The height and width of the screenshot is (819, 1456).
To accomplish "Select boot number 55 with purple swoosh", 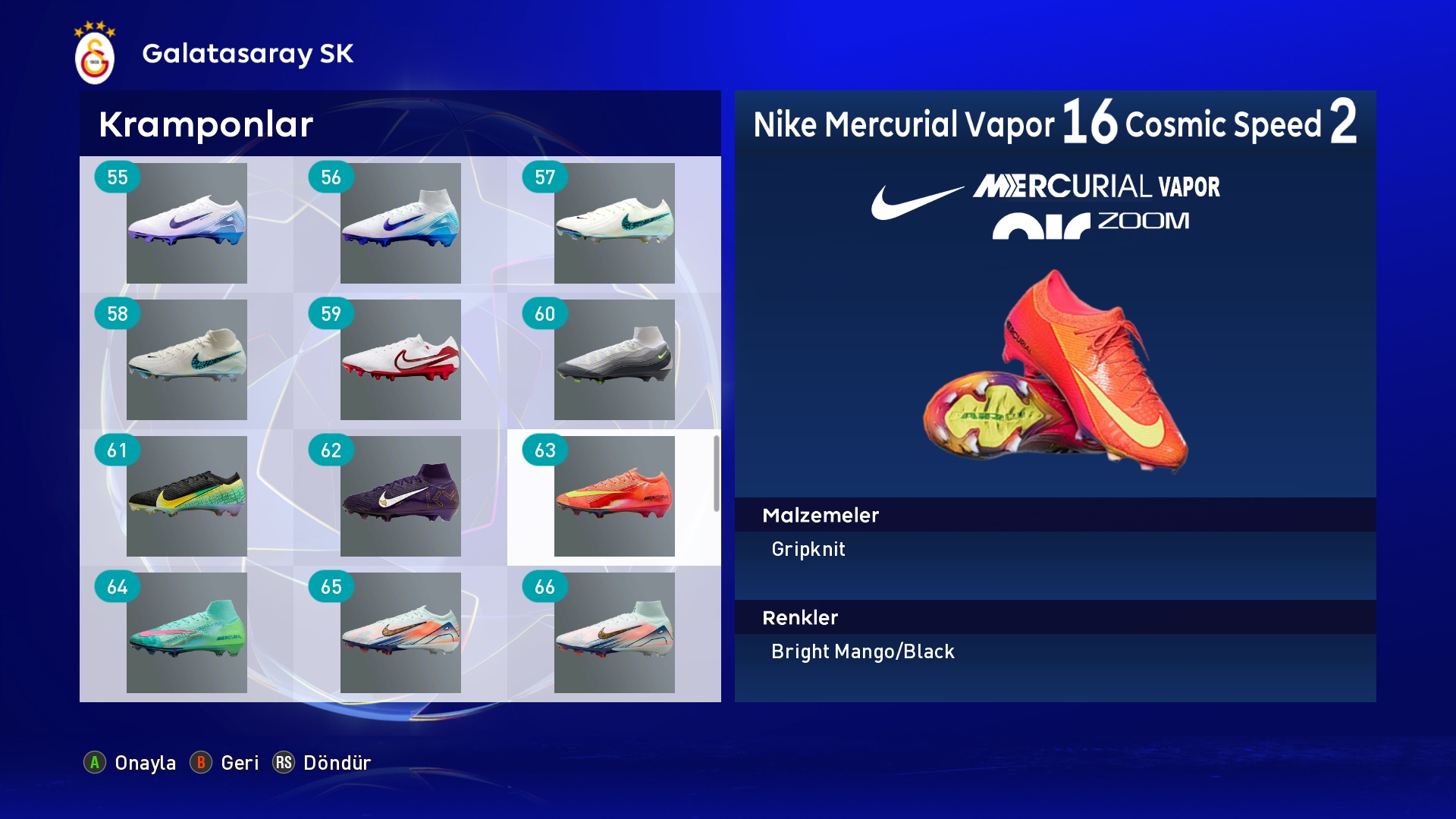I will click(187, 223).
